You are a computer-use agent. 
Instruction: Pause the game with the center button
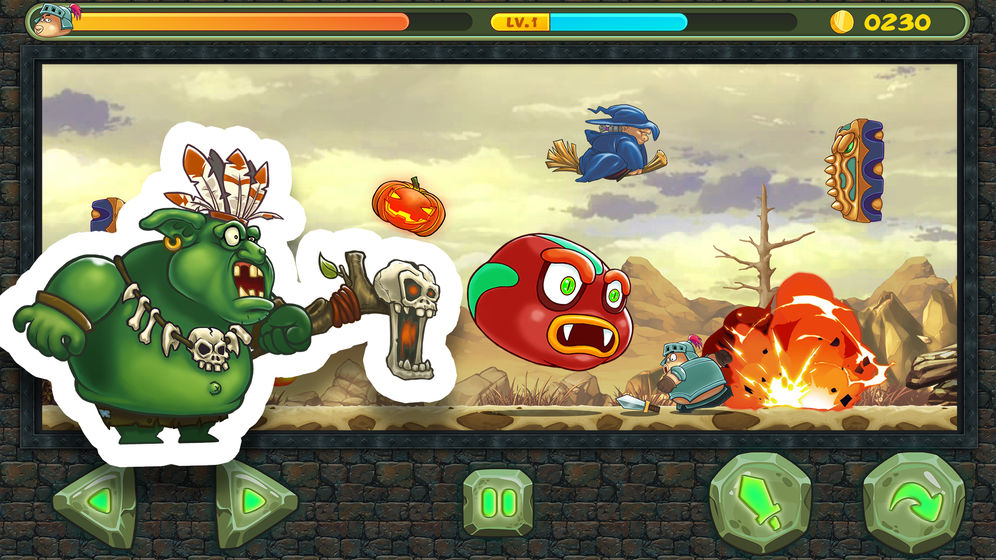[x=497, y=501]
